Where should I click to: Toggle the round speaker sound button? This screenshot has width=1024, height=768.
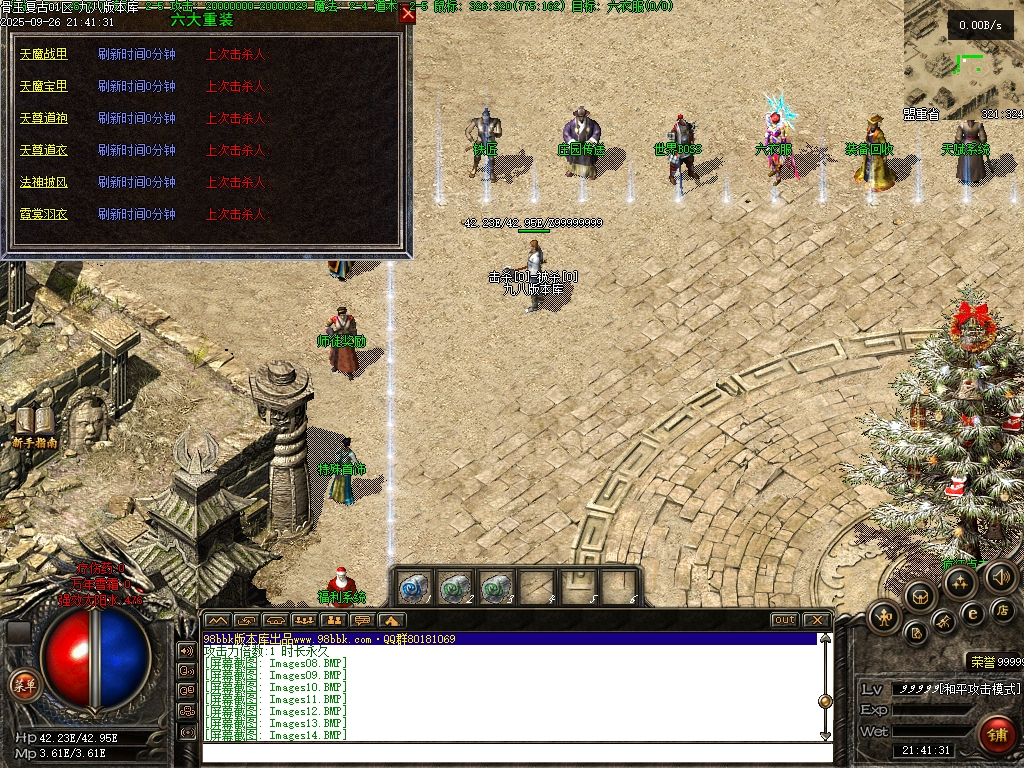click(x=1000, y=577)
